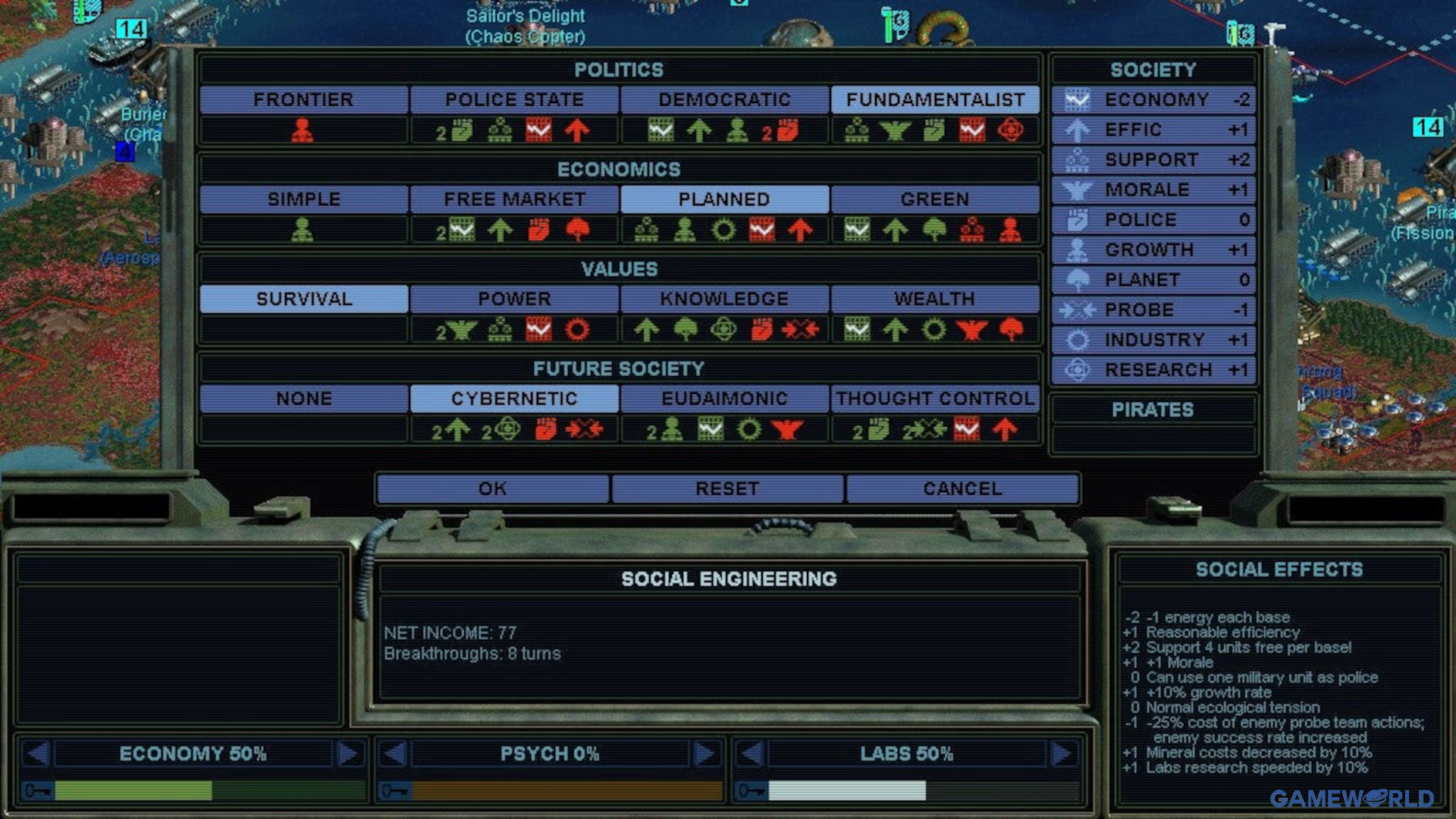Switch economics to Free Market
The height and width of the screenshot is (819, 1456).
click(x=514, y=199)
